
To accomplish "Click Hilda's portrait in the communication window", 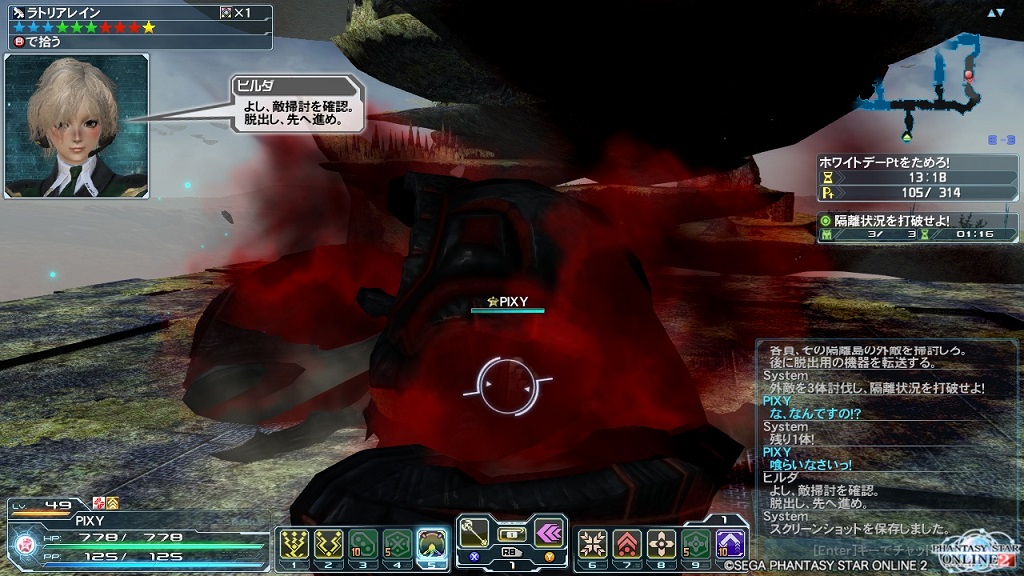I will coord(77,126).
